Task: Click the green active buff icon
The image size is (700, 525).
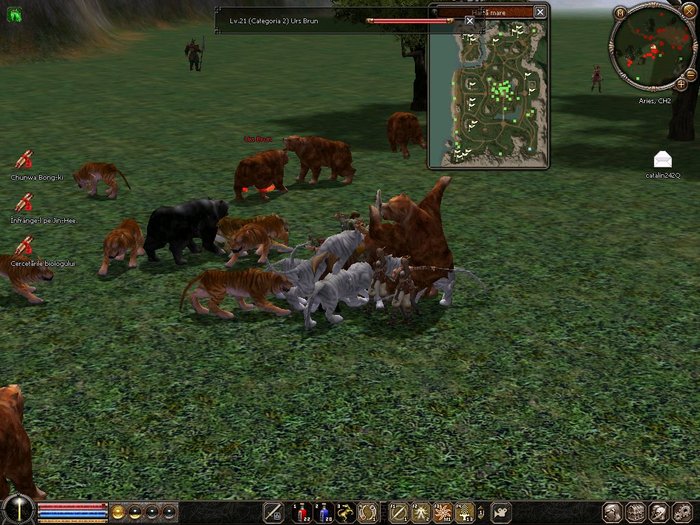Action: click(16, 15)
